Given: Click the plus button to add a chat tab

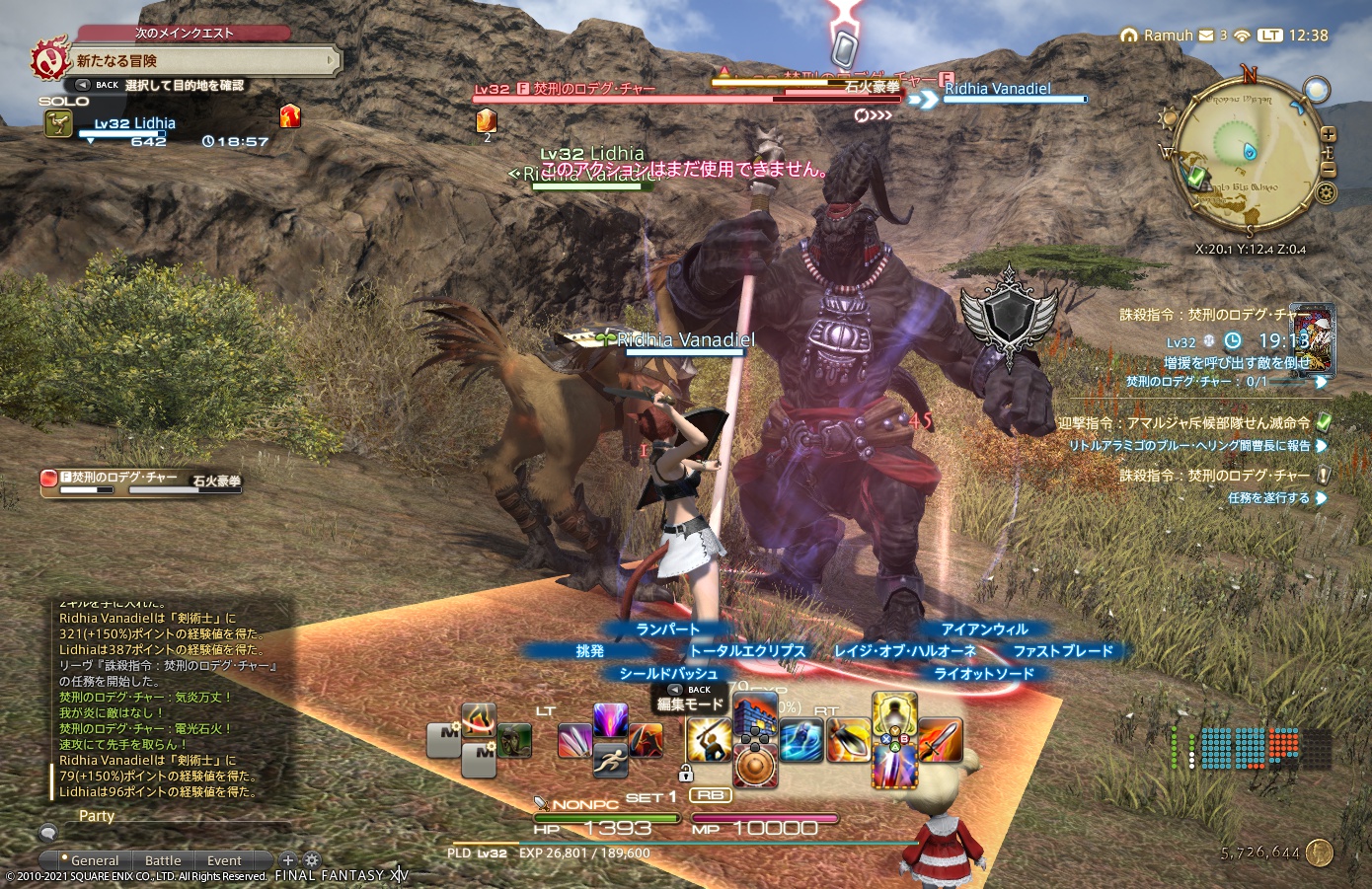Looking at the screenshot, I should point(289,859).
